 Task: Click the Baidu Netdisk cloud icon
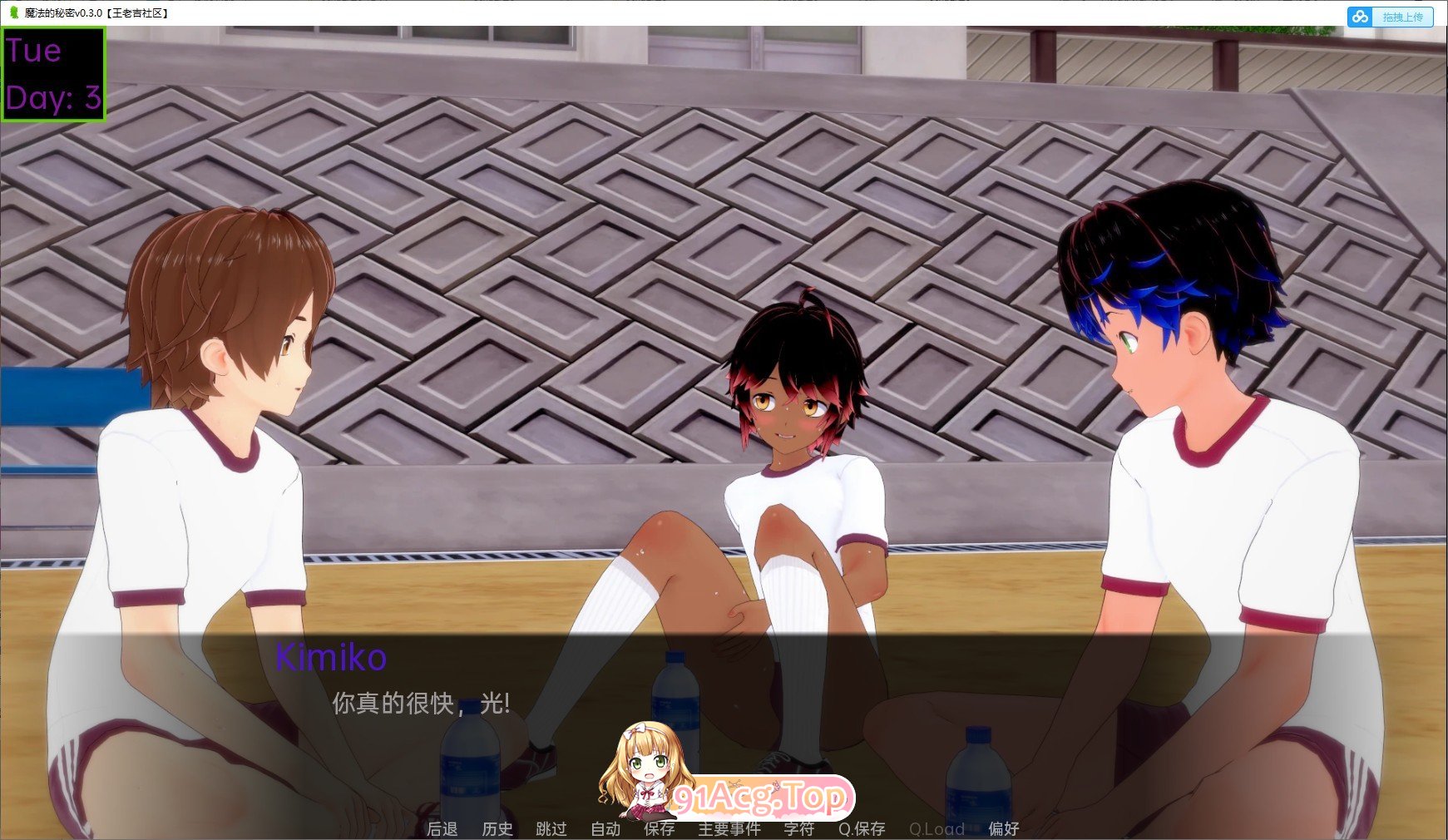[1361, 16]
